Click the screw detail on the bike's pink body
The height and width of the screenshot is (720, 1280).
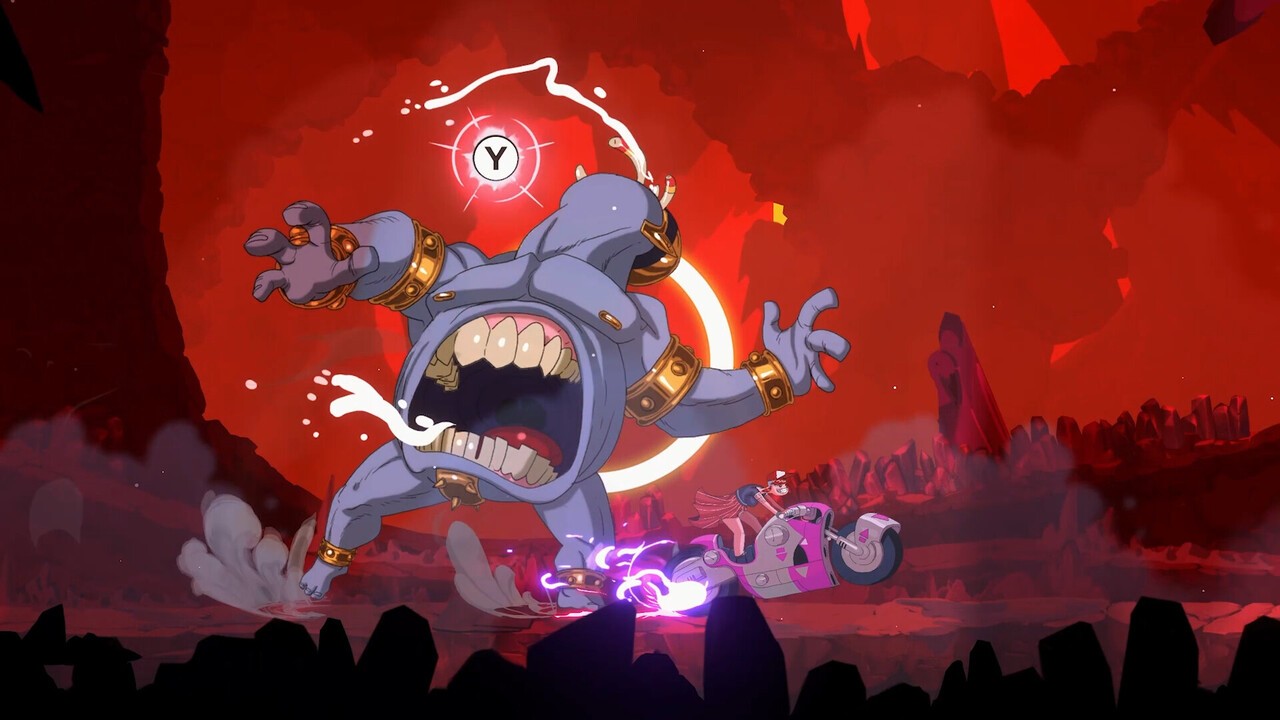coord(775,537)
